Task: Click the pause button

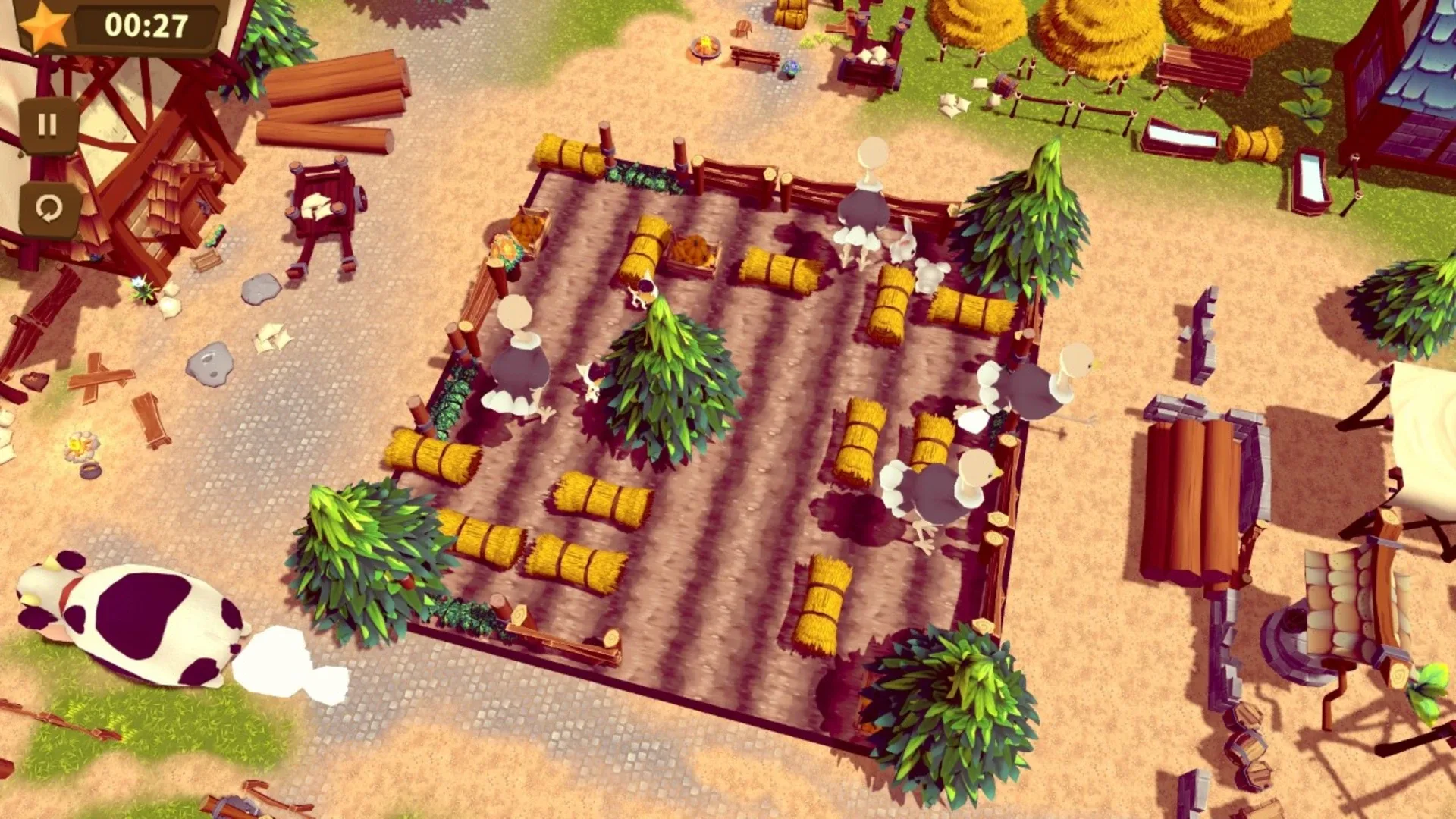Action: 49,121
